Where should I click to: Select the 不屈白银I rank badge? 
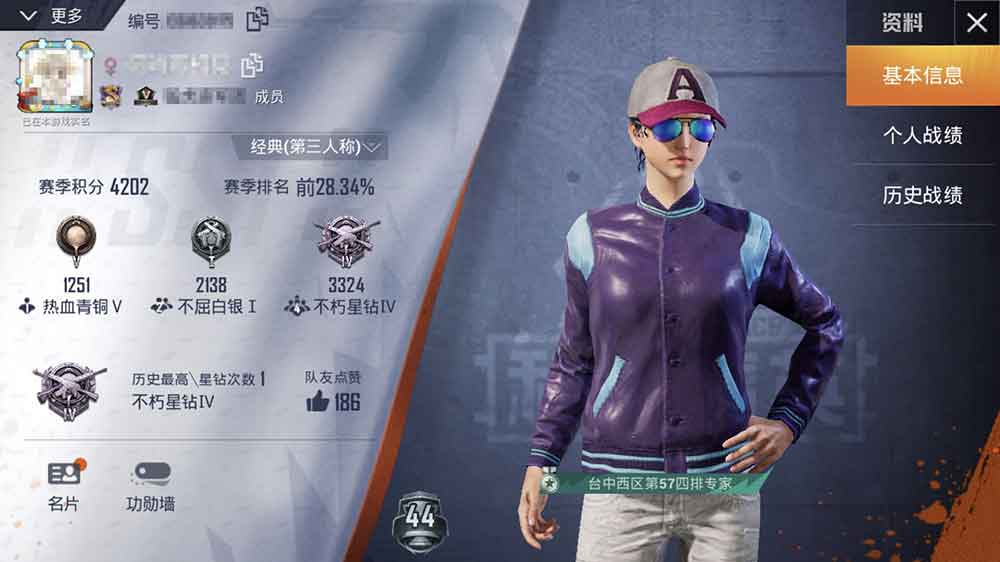[x=210, y=238]
